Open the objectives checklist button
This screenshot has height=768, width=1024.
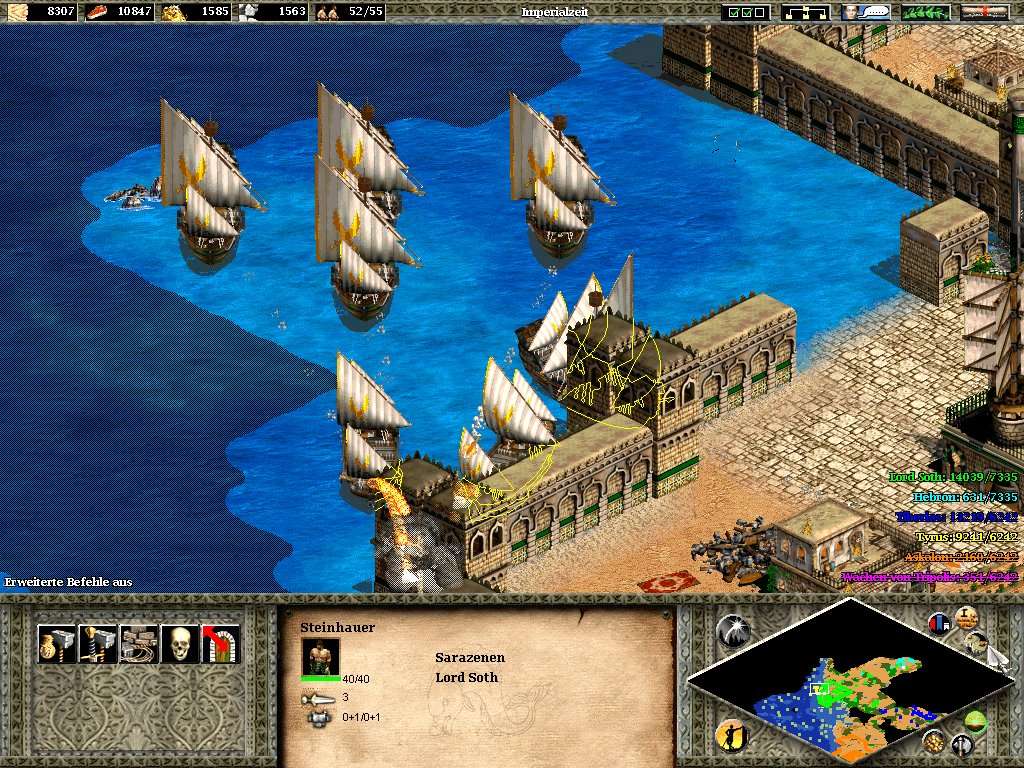(746, 12)
